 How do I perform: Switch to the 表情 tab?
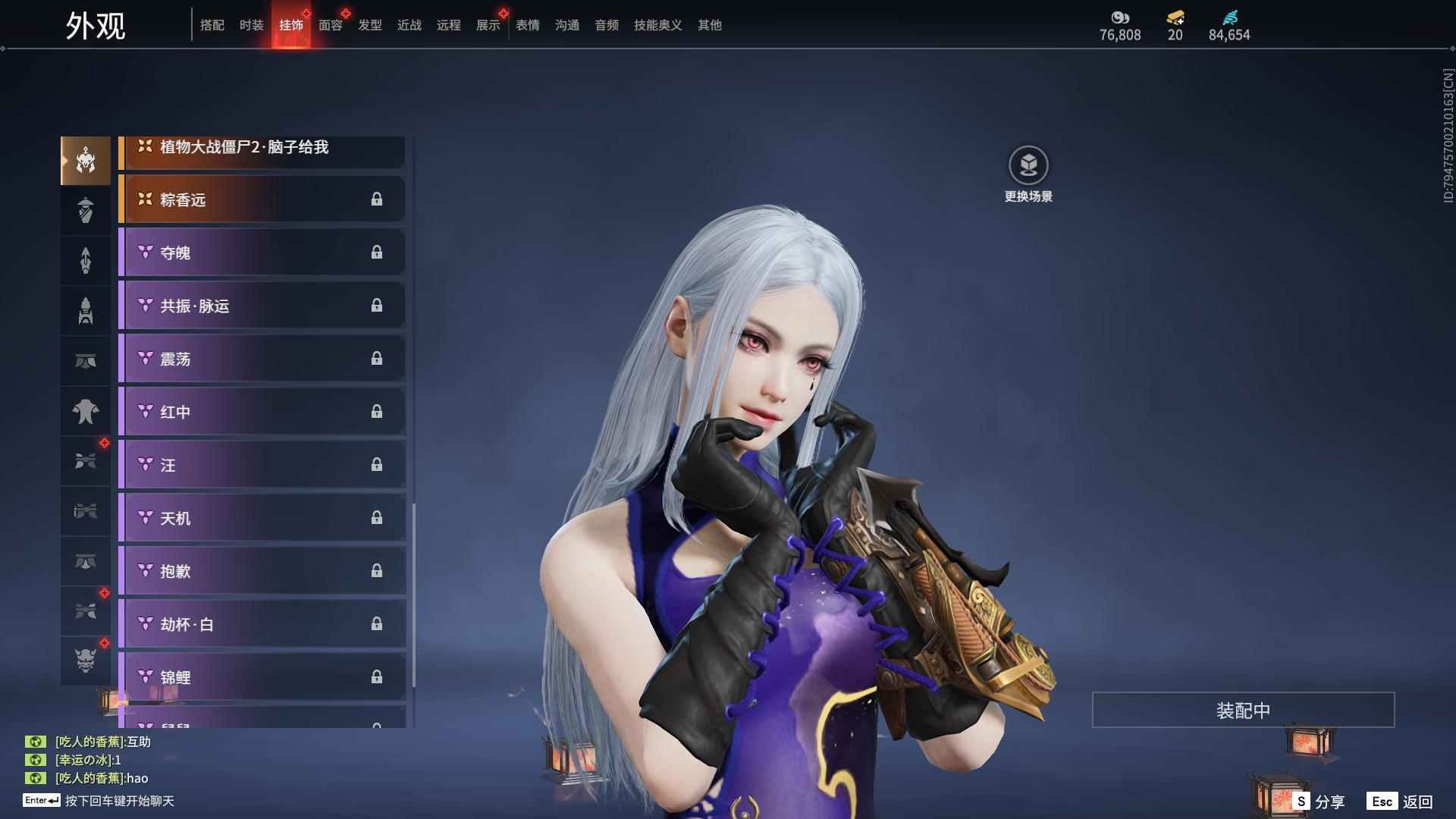click(x=528, y=25)
